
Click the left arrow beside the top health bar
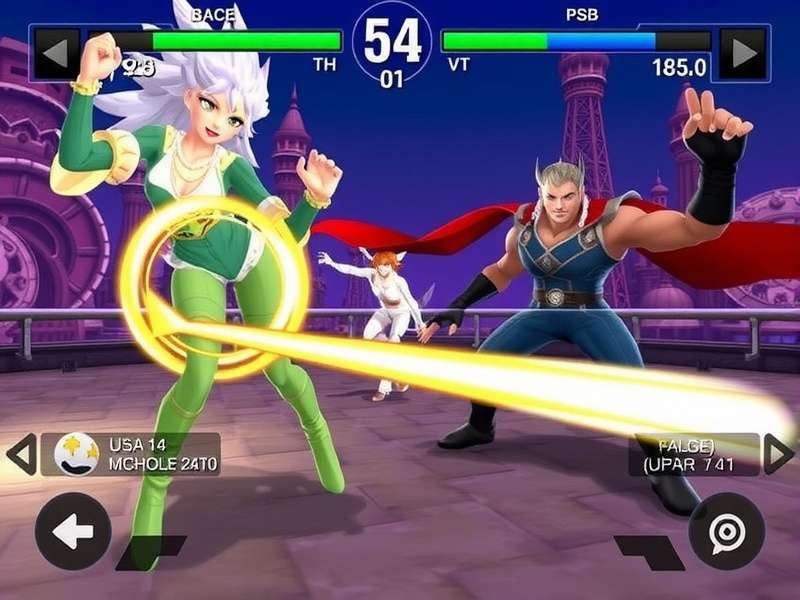tap(56, 53)
